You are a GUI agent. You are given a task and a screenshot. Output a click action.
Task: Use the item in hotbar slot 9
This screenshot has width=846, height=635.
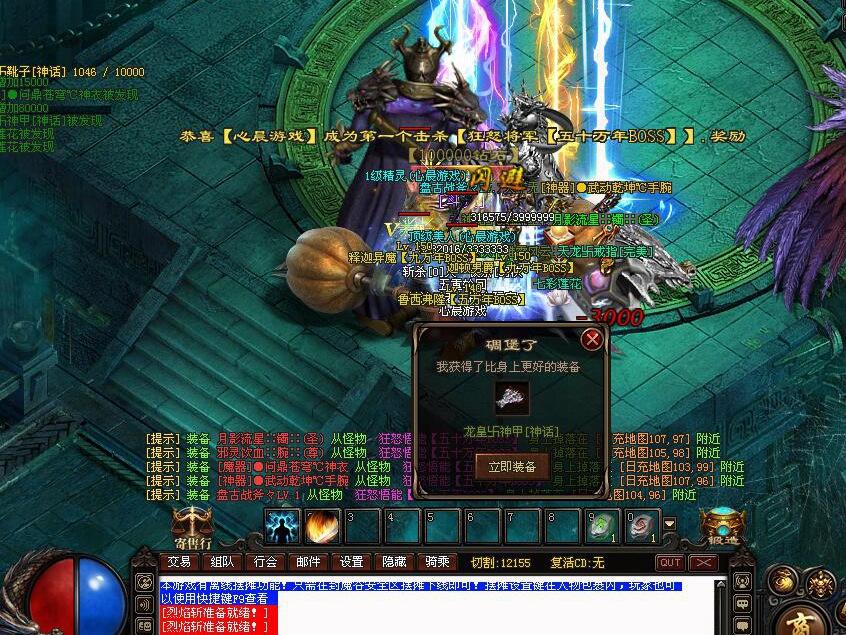pyautogui.click(x=603, y=526)
